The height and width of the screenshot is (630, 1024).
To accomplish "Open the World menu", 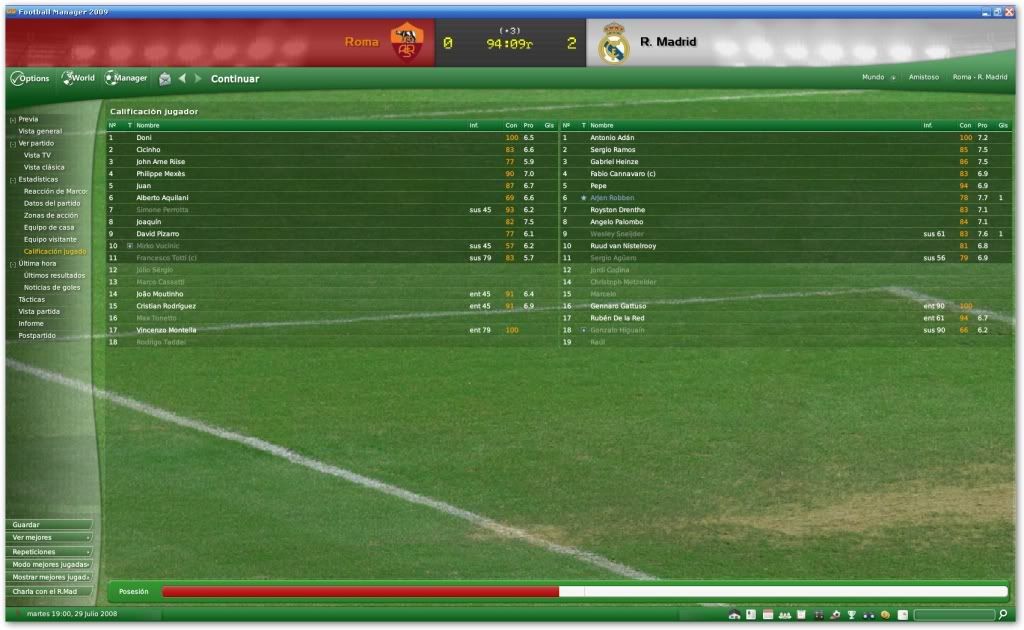I will click(79, 78).
